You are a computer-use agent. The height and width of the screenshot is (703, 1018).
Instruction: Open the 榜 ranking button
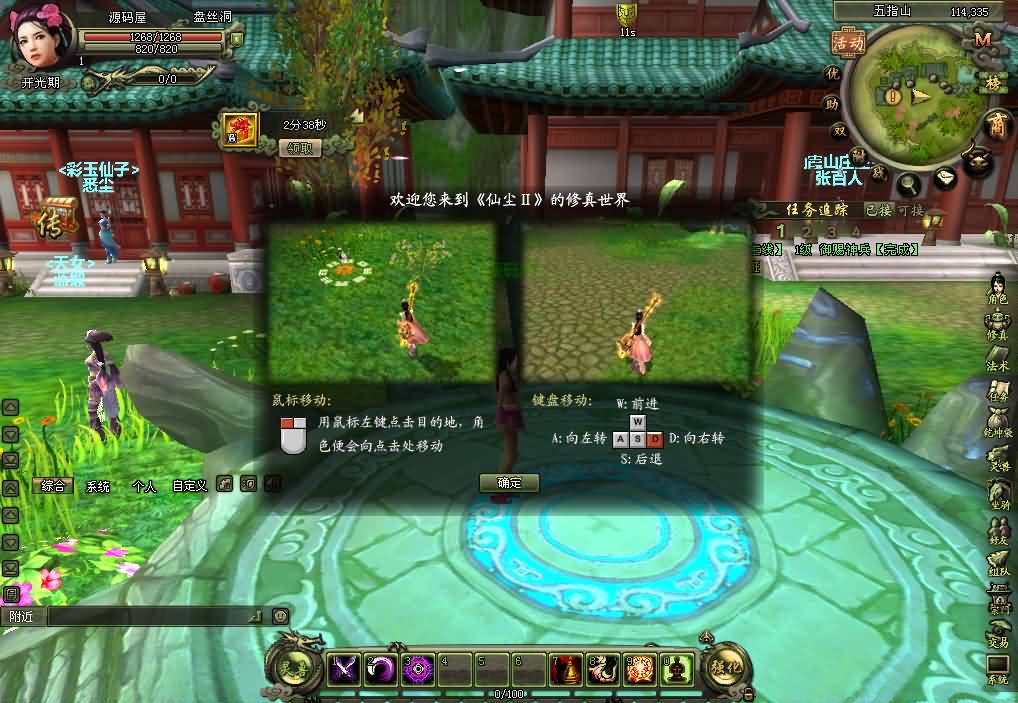[x=993, y=82]
